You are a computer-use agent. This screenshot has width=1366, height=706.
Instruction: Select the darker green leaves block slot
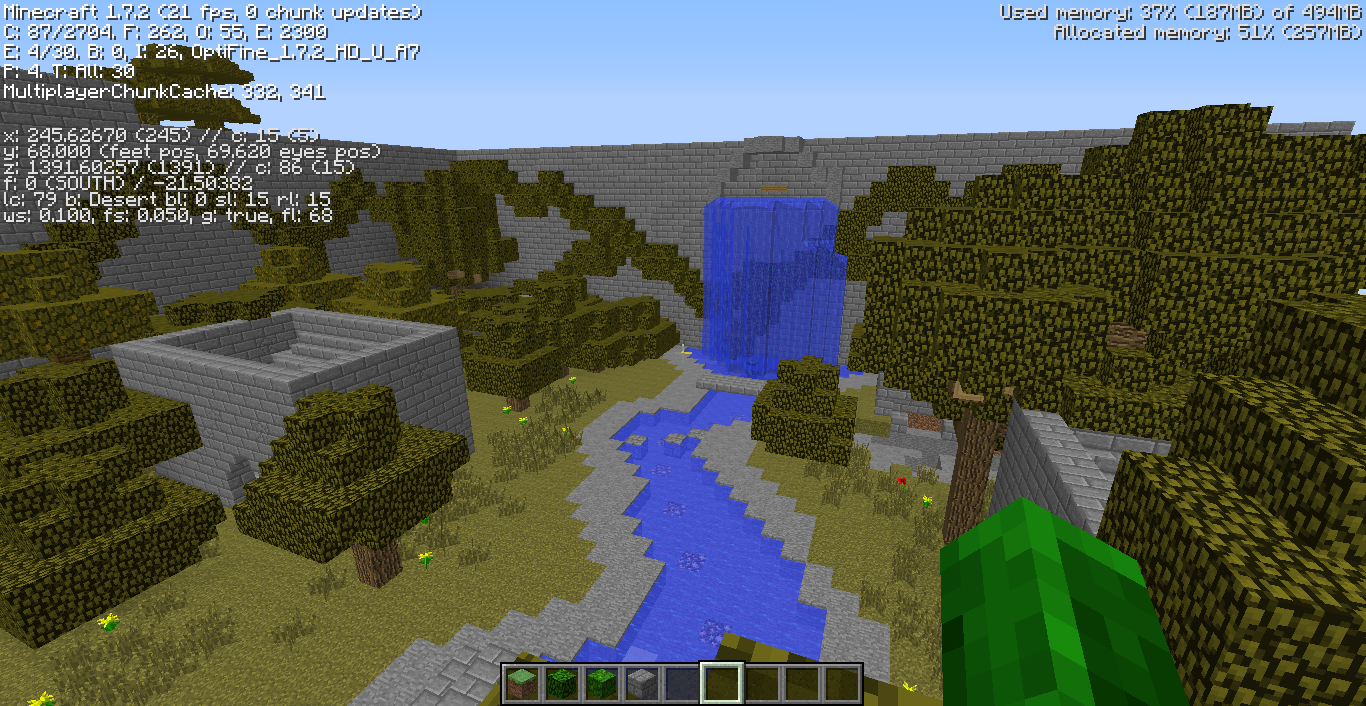coord(561,684)
